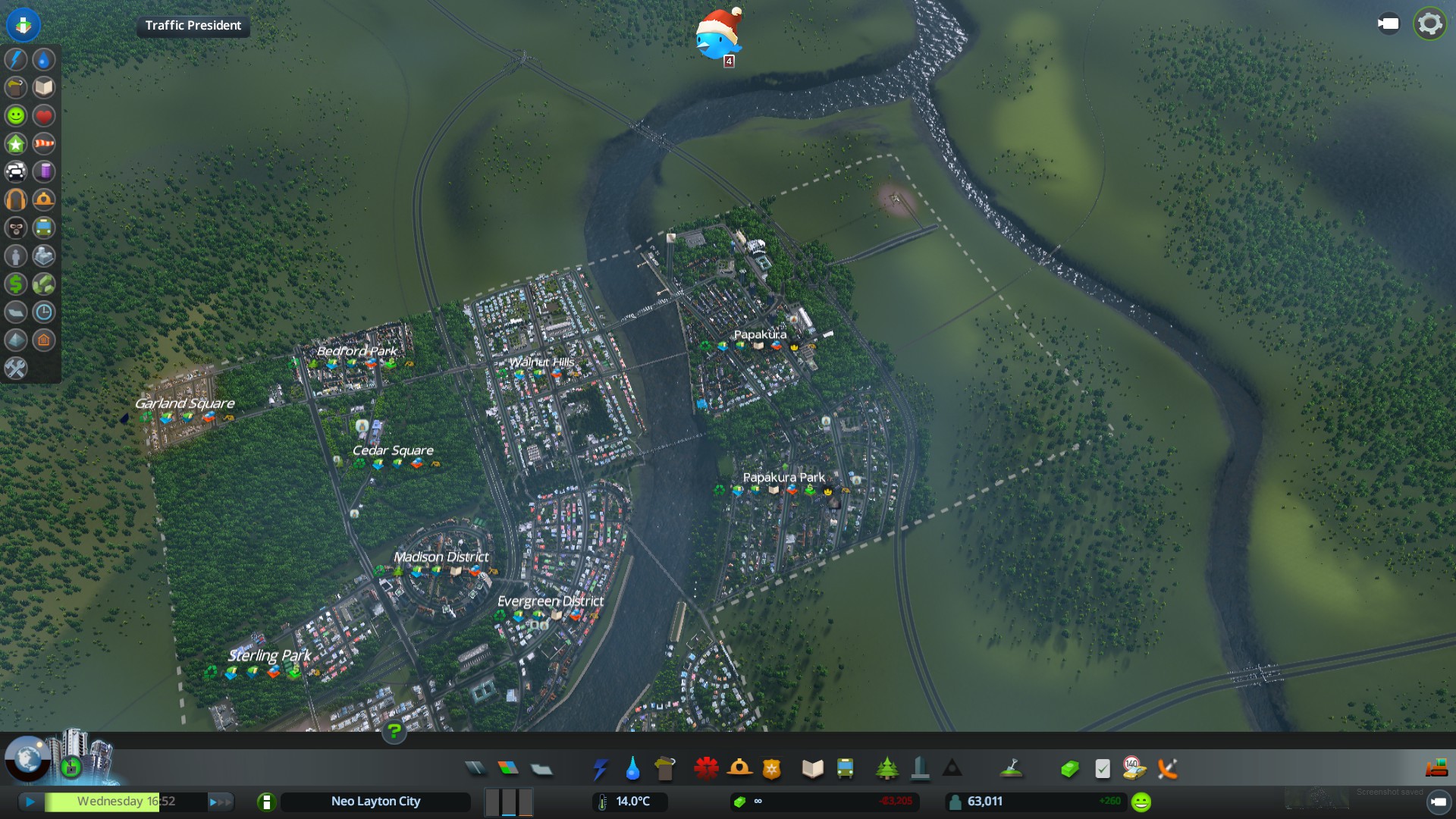This screenshot has width=1456, height=819.
Task: Click the Neo Layton City name field
Action: click(x=375, y=802)
